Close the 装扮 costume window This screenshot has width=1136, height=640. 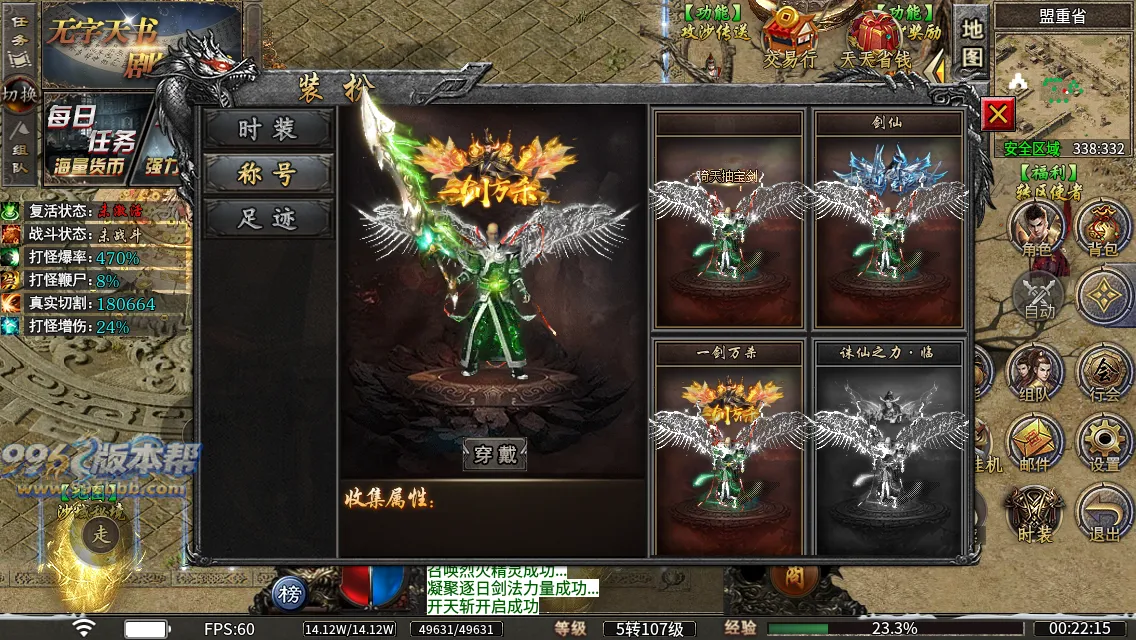[x=997, y=114]
